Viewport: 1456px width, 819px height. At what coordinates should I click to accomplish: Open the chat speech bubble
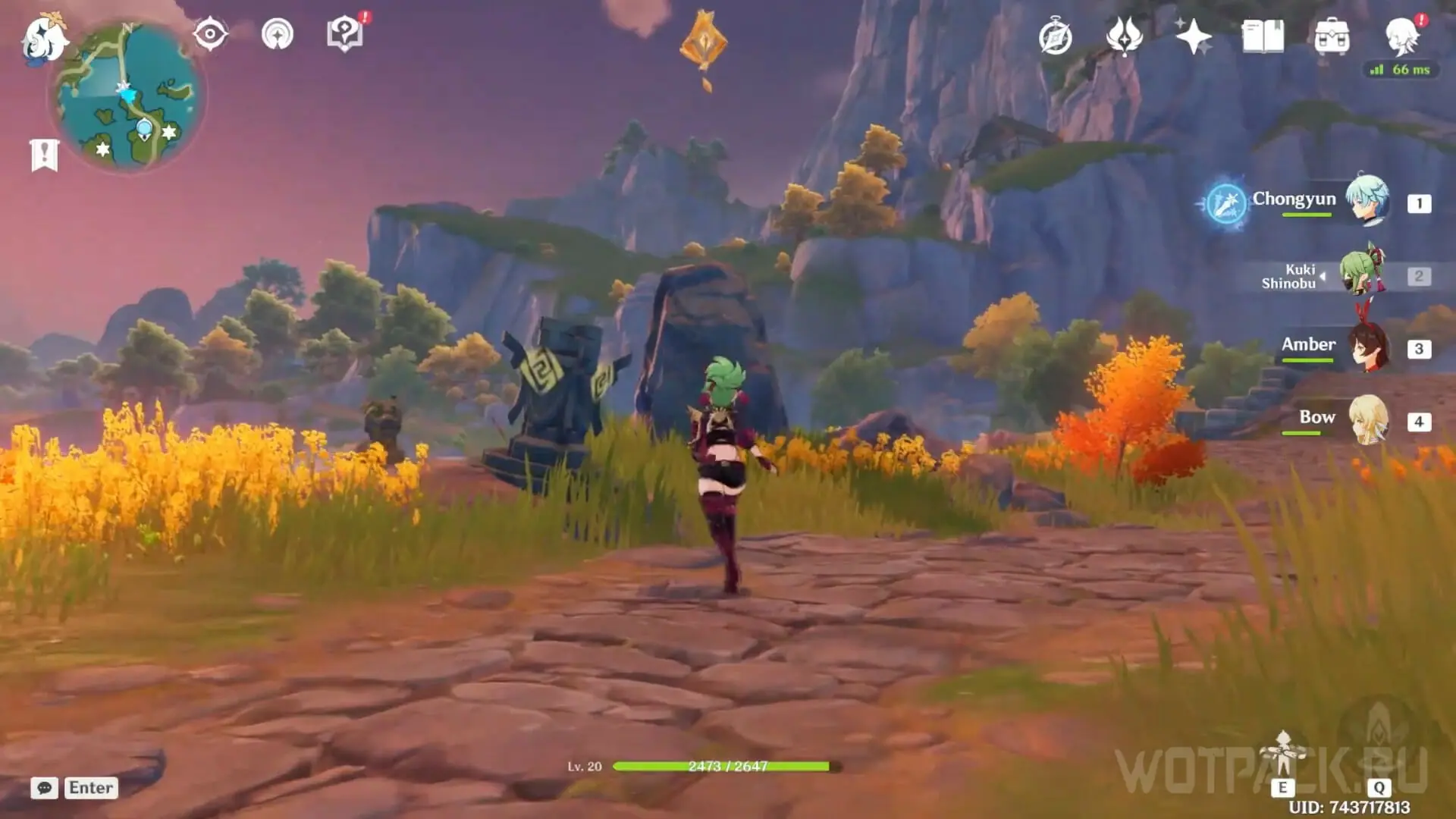point(44,788)
